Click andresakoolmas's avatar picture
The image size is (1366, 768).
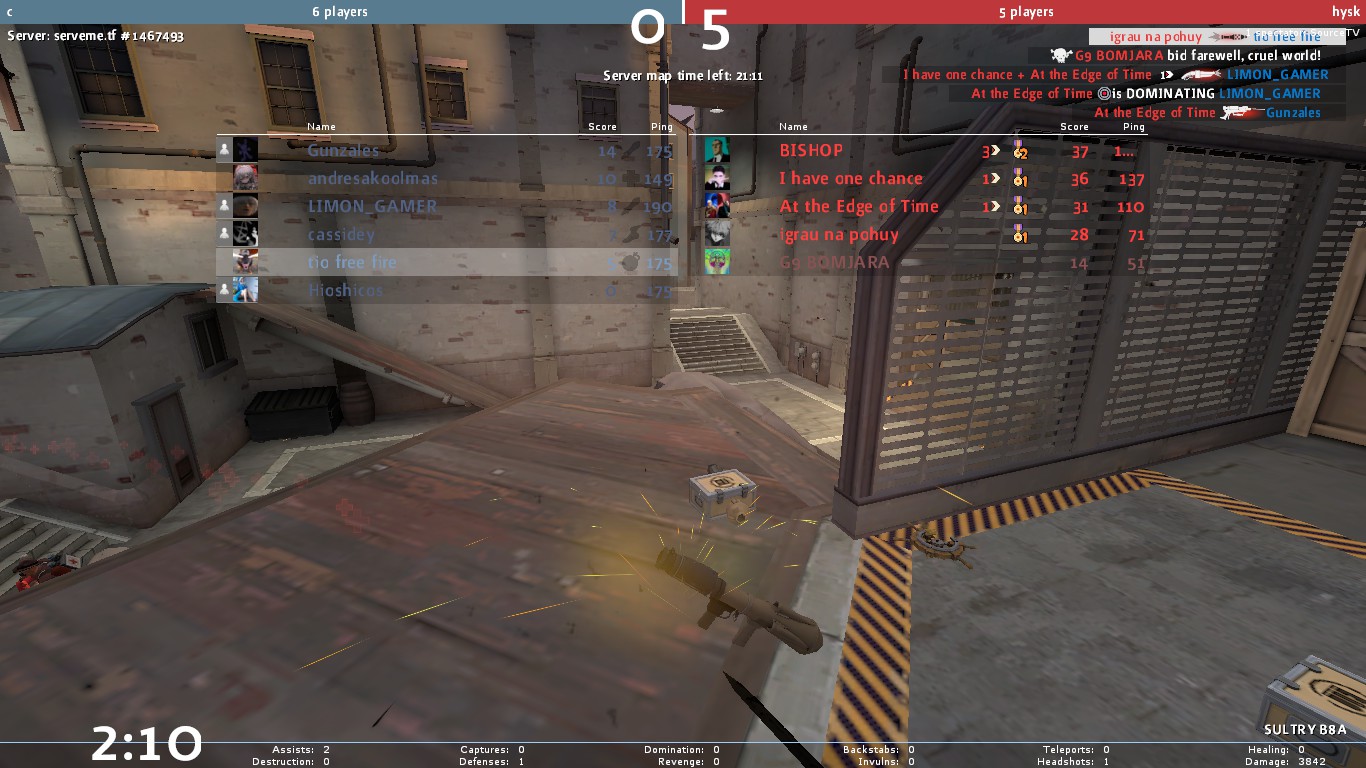click(x=245, y=178)
